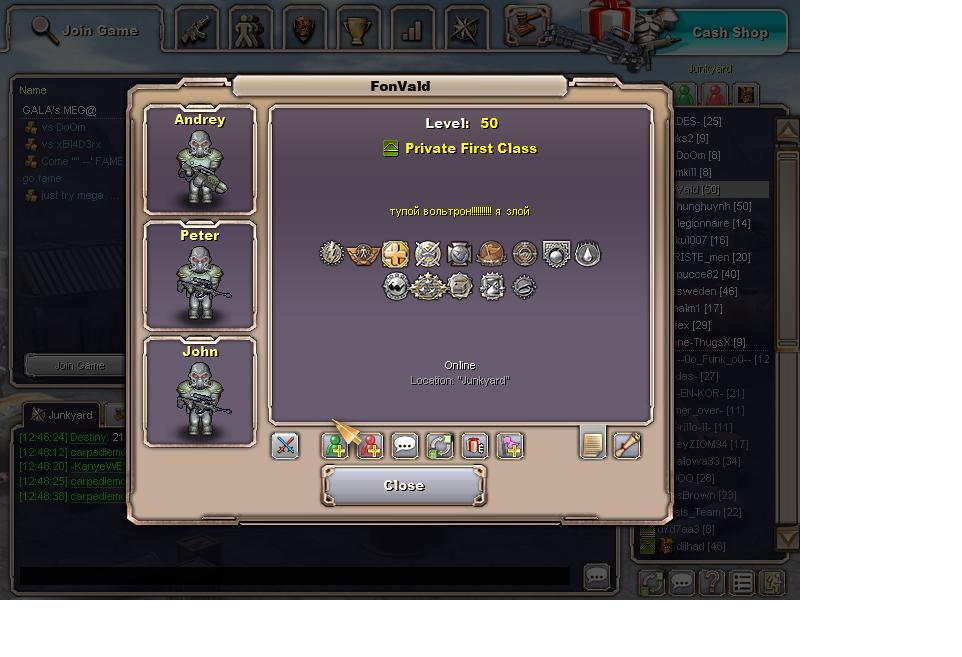Click the green circular arrows trade icon

[x=440, y=445]
